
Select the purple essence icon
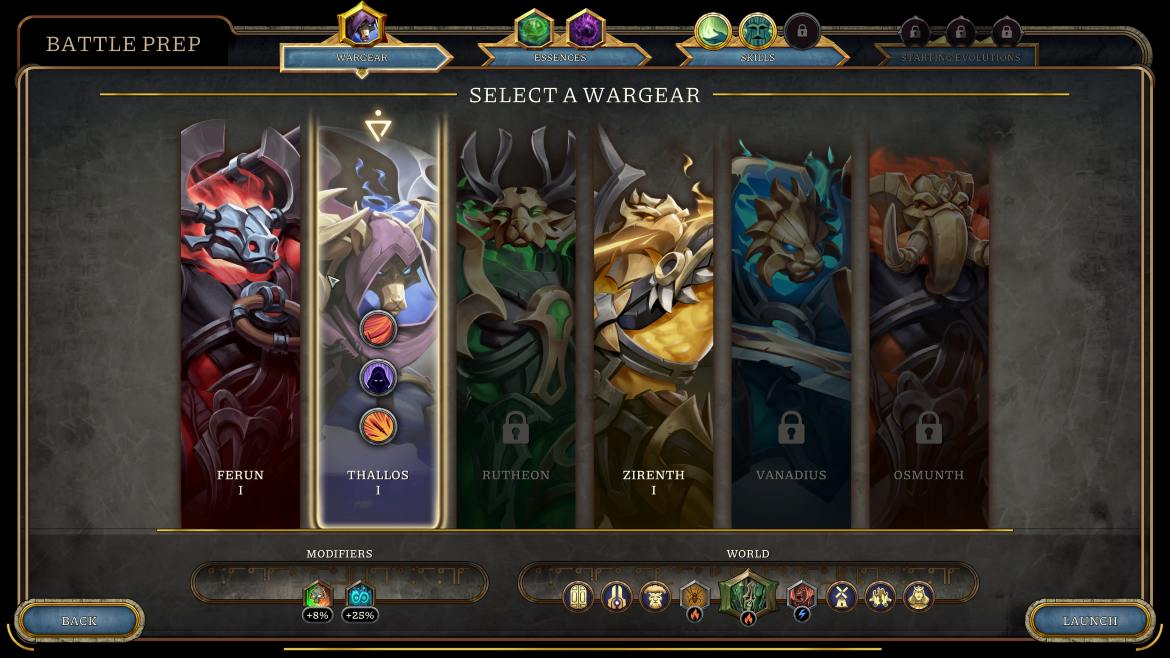point(585,28)
